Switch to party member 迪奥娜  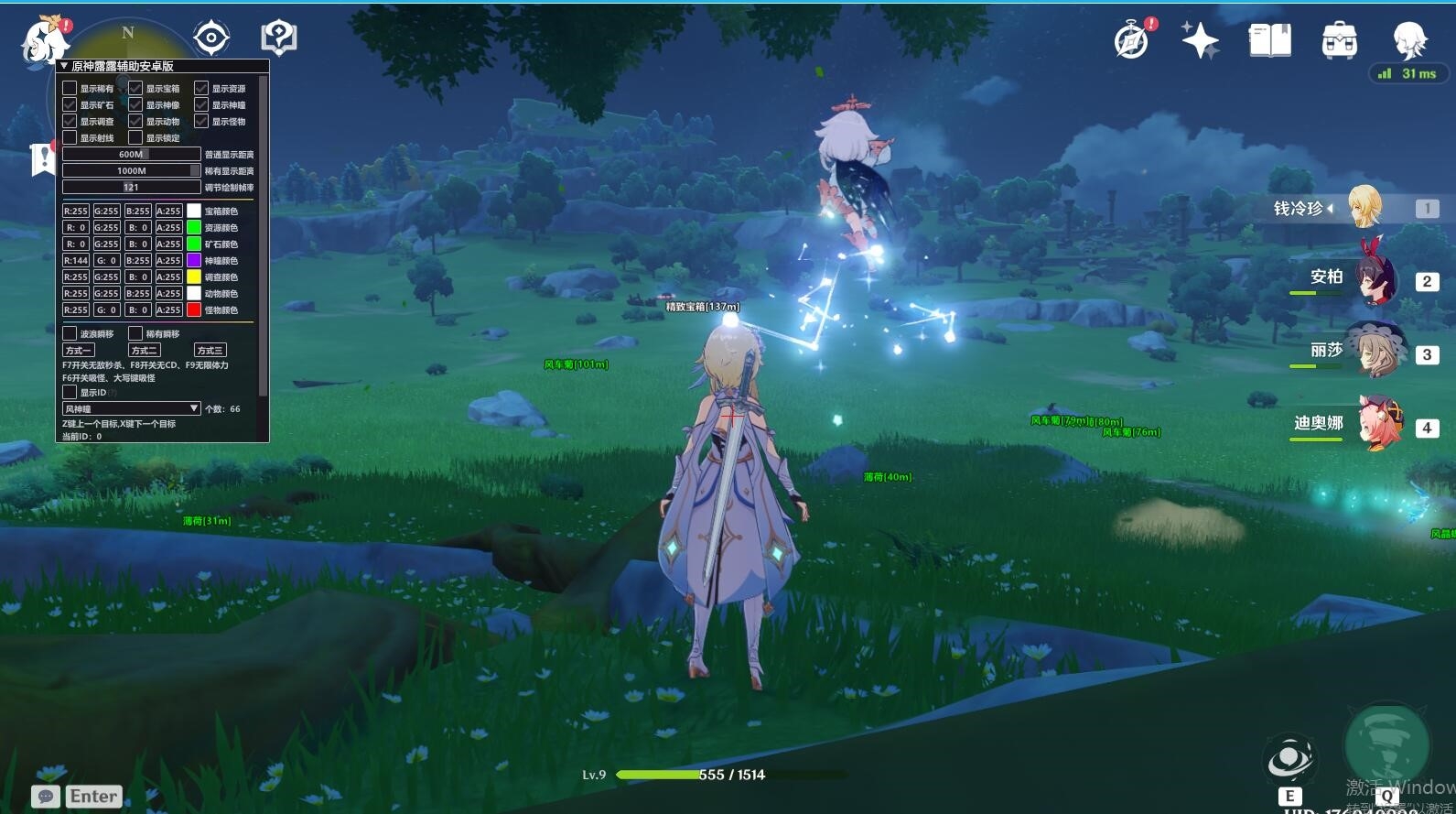pos(1377,426)
